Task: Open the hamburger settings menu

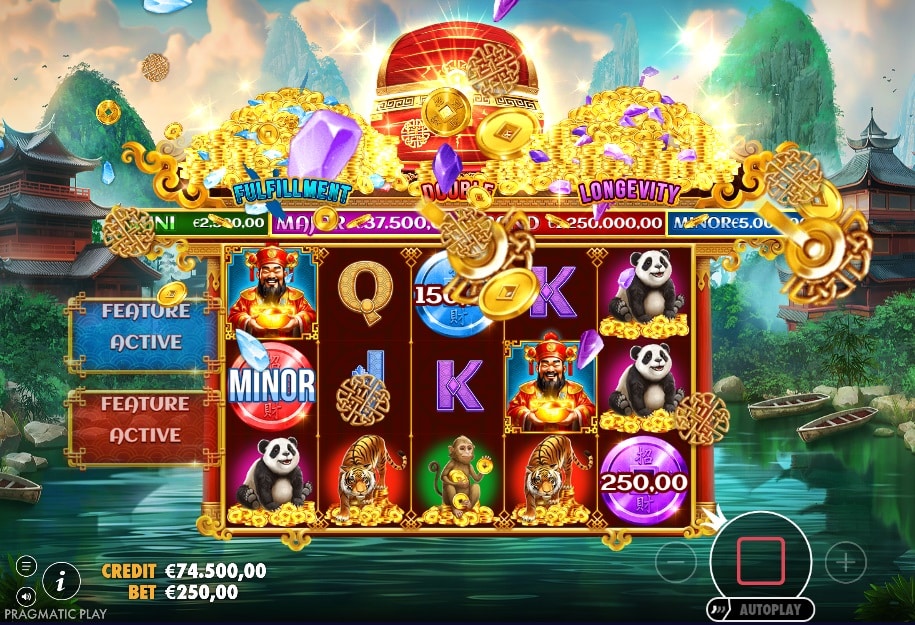Action: 27,566
